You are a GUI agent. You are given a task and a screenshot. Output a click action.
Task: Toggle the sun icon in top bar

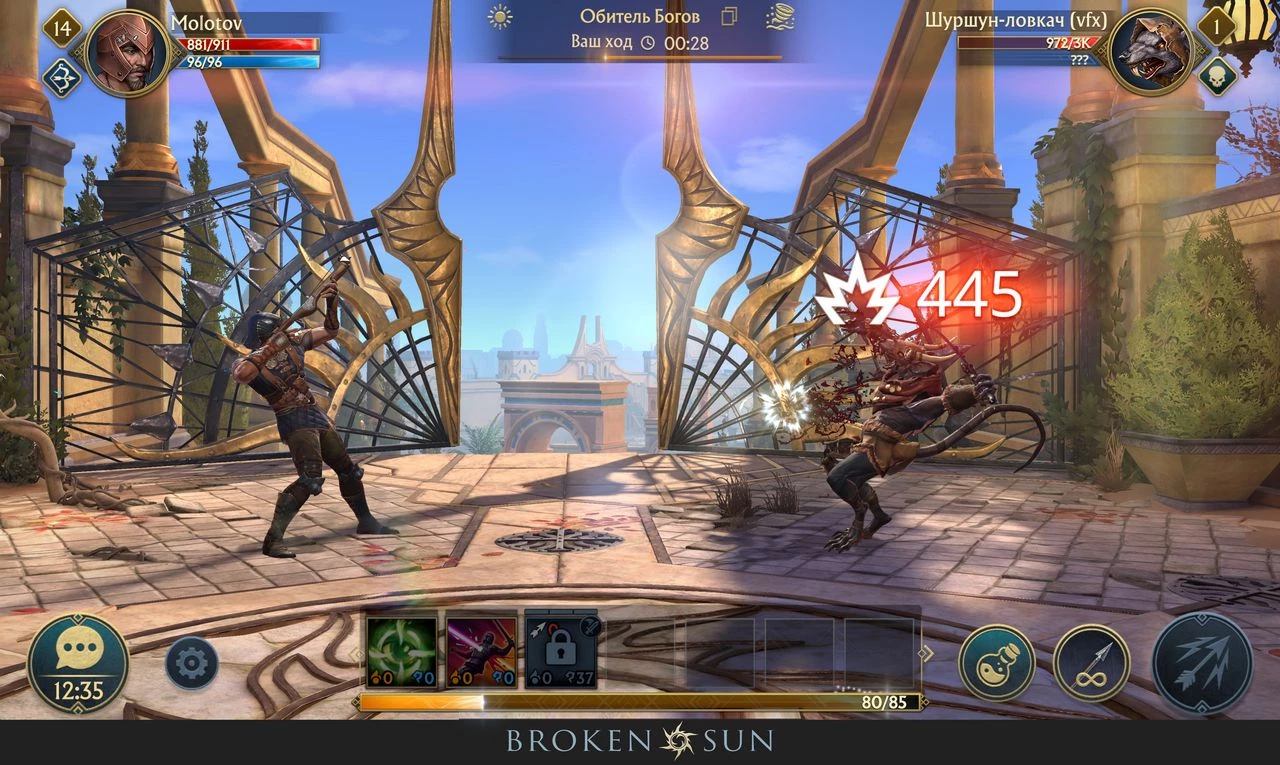pyautogui.click(x=499, y=17)
